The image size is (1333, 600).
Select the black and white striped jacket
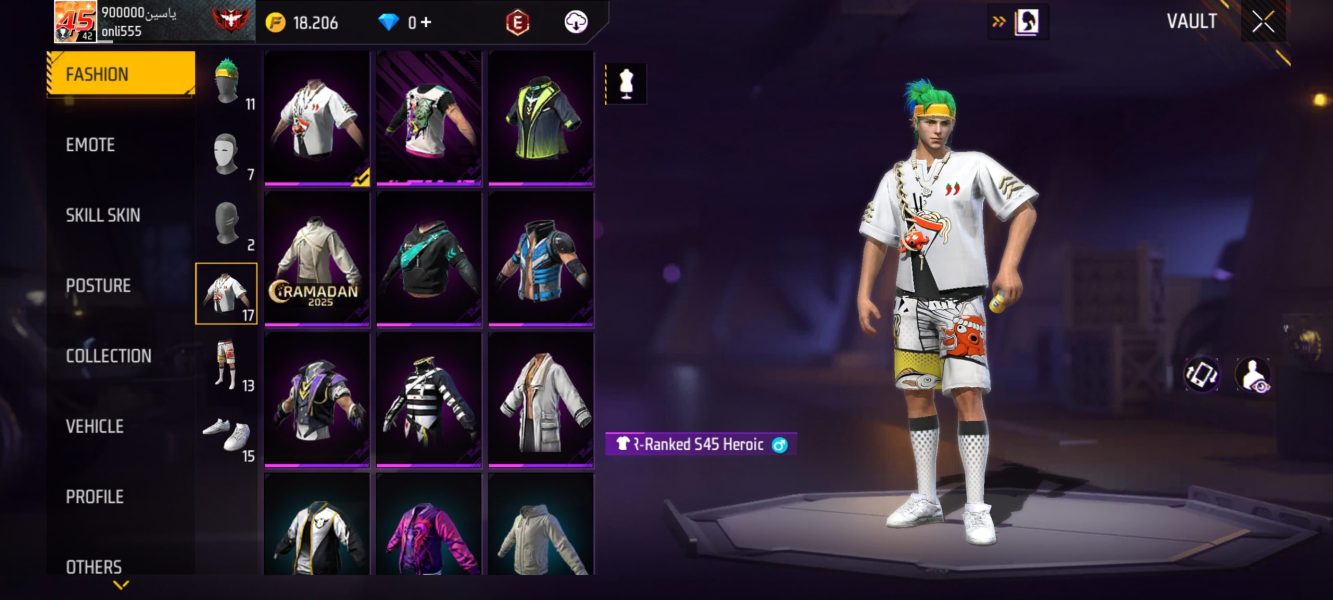point(429,398)
